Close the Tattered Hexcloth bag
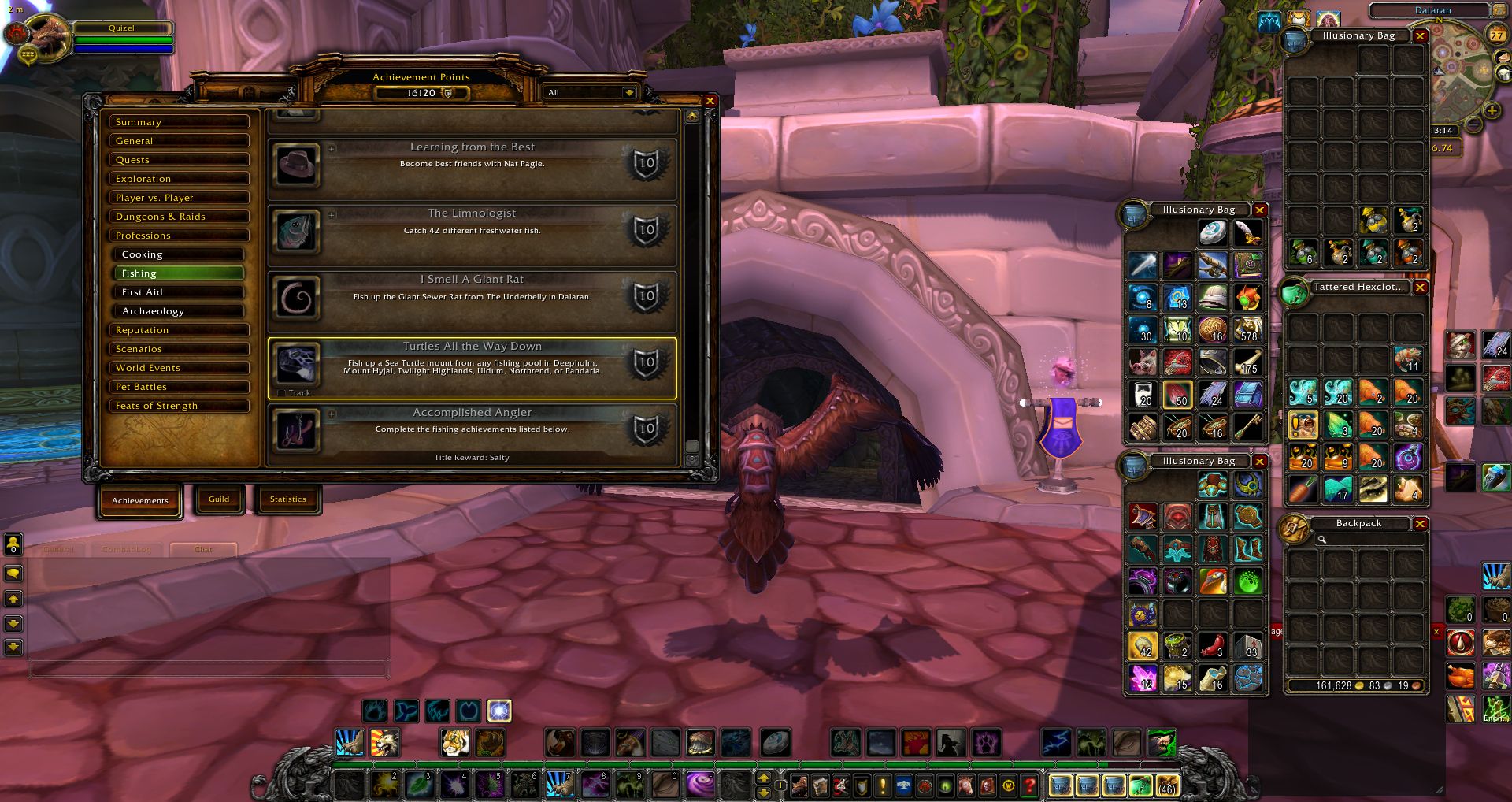The width and height of the screenshot is (1512, 802). 1421,288
